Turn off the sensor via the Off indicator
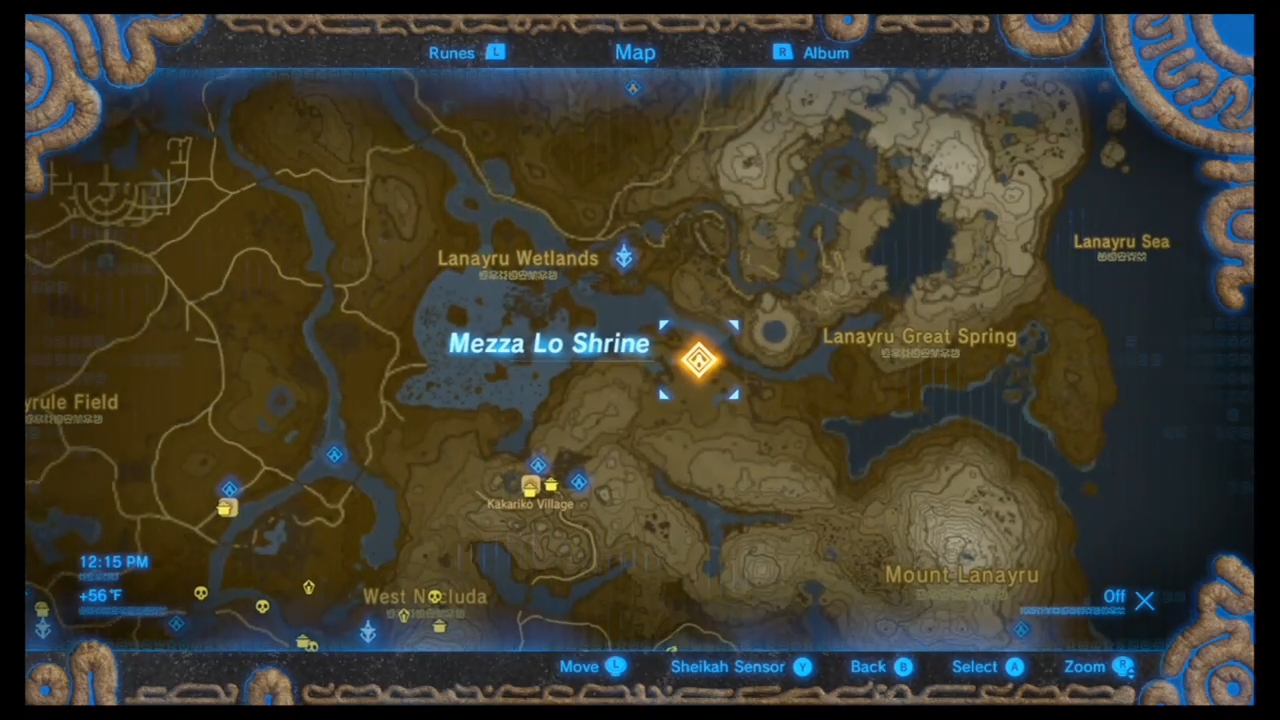 pos(1114,597)
